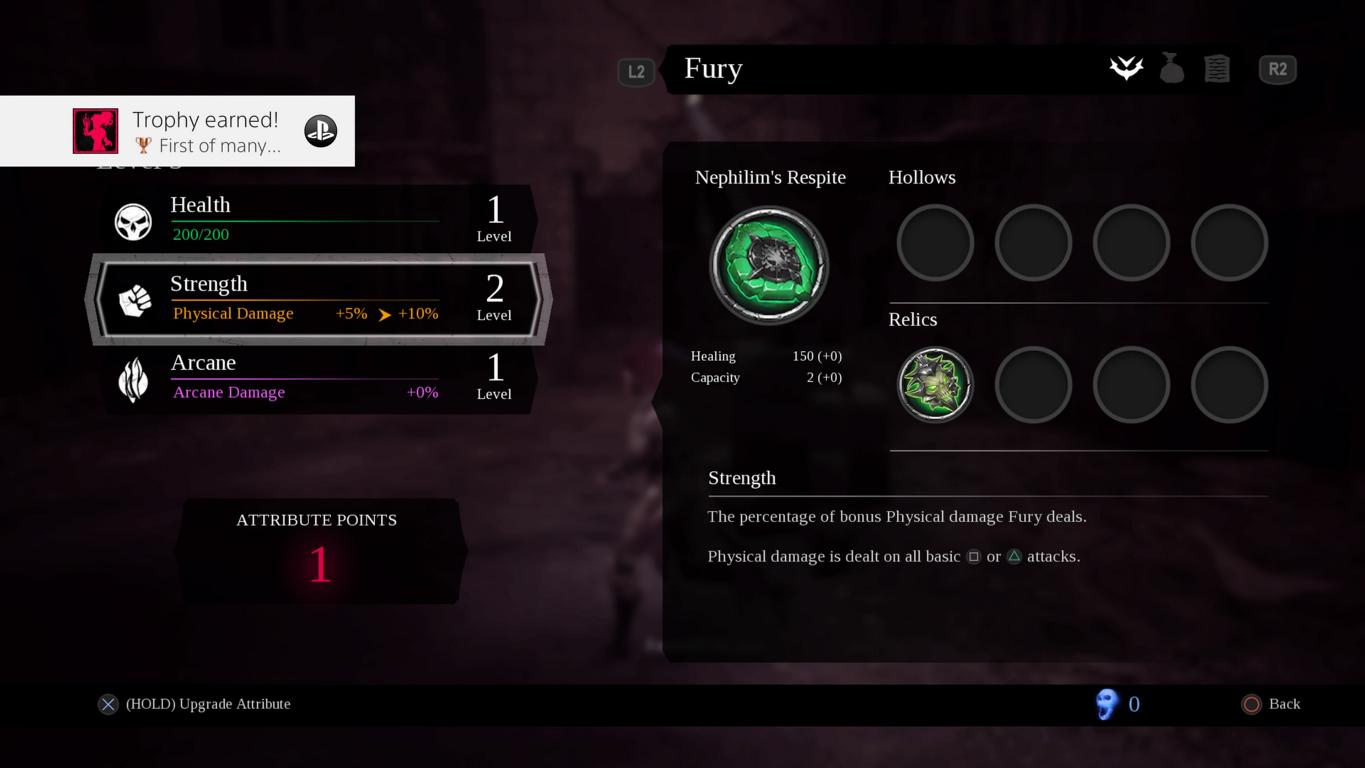This screenshot has height=768, width=1365.
Task: Open the pouch inventory tab
Action: click(x=1172, y=69)
